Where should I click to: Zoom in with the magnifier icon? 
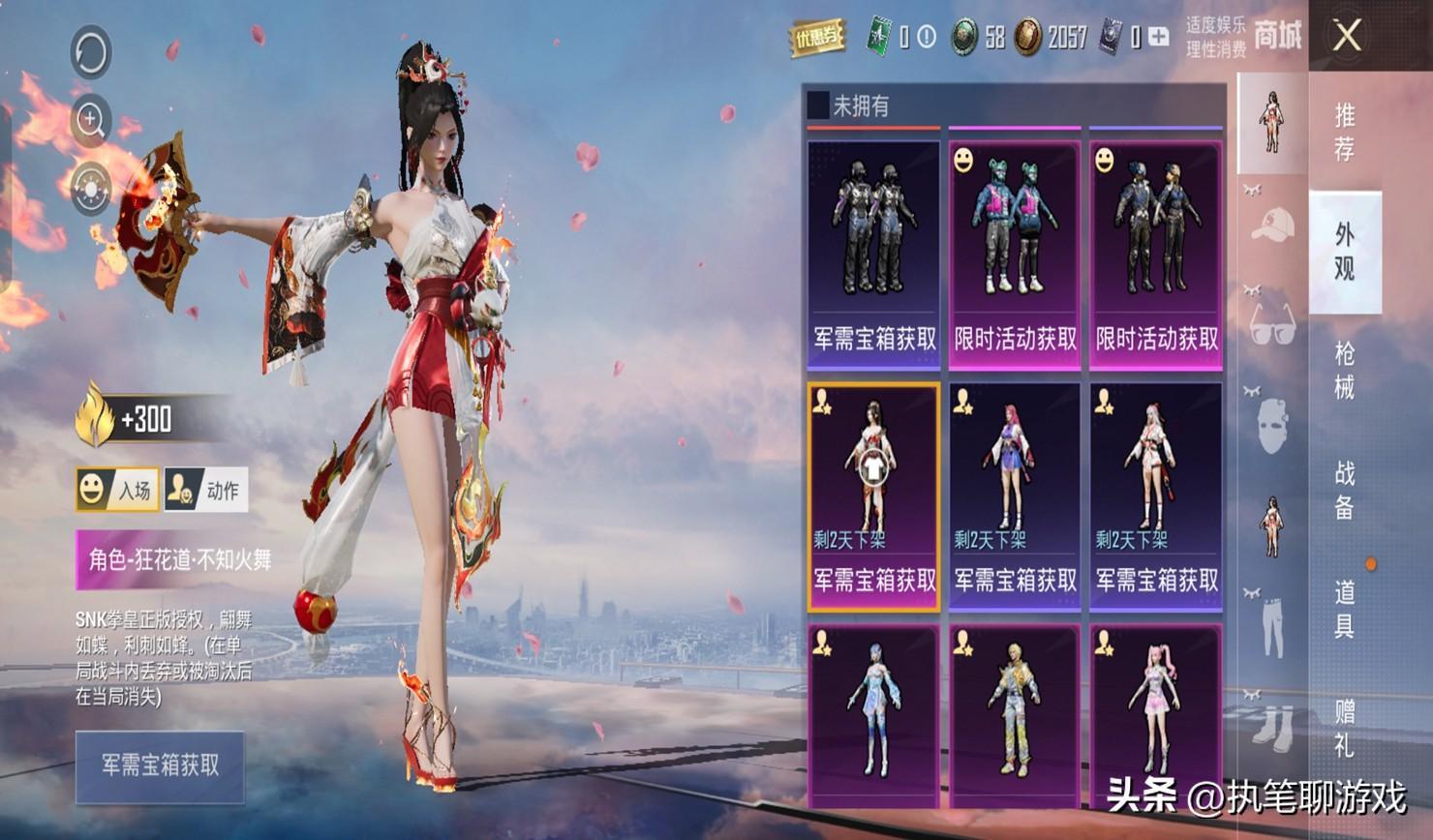[x=91, y=120]
